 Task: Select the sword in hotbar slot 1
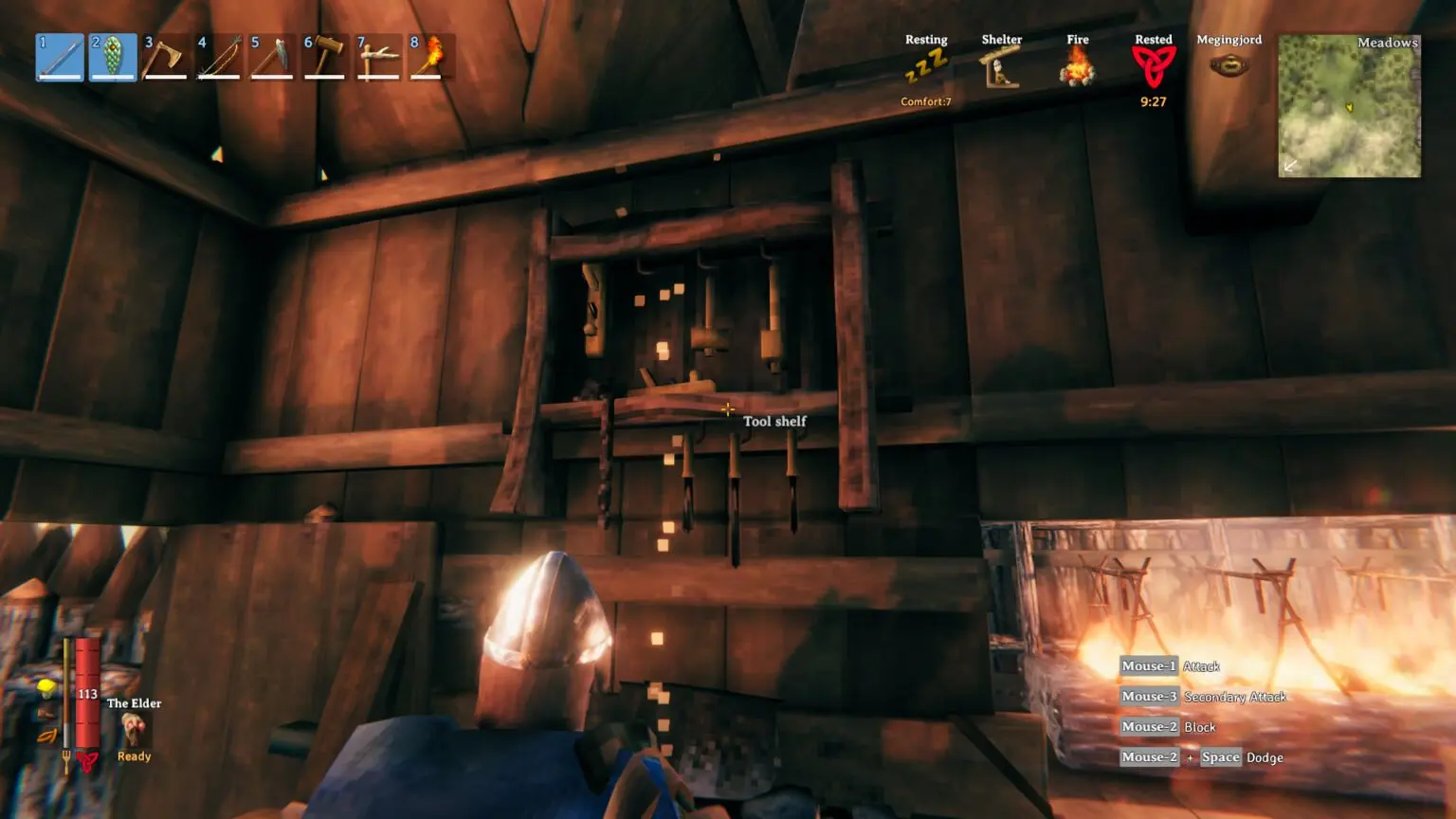60,57
